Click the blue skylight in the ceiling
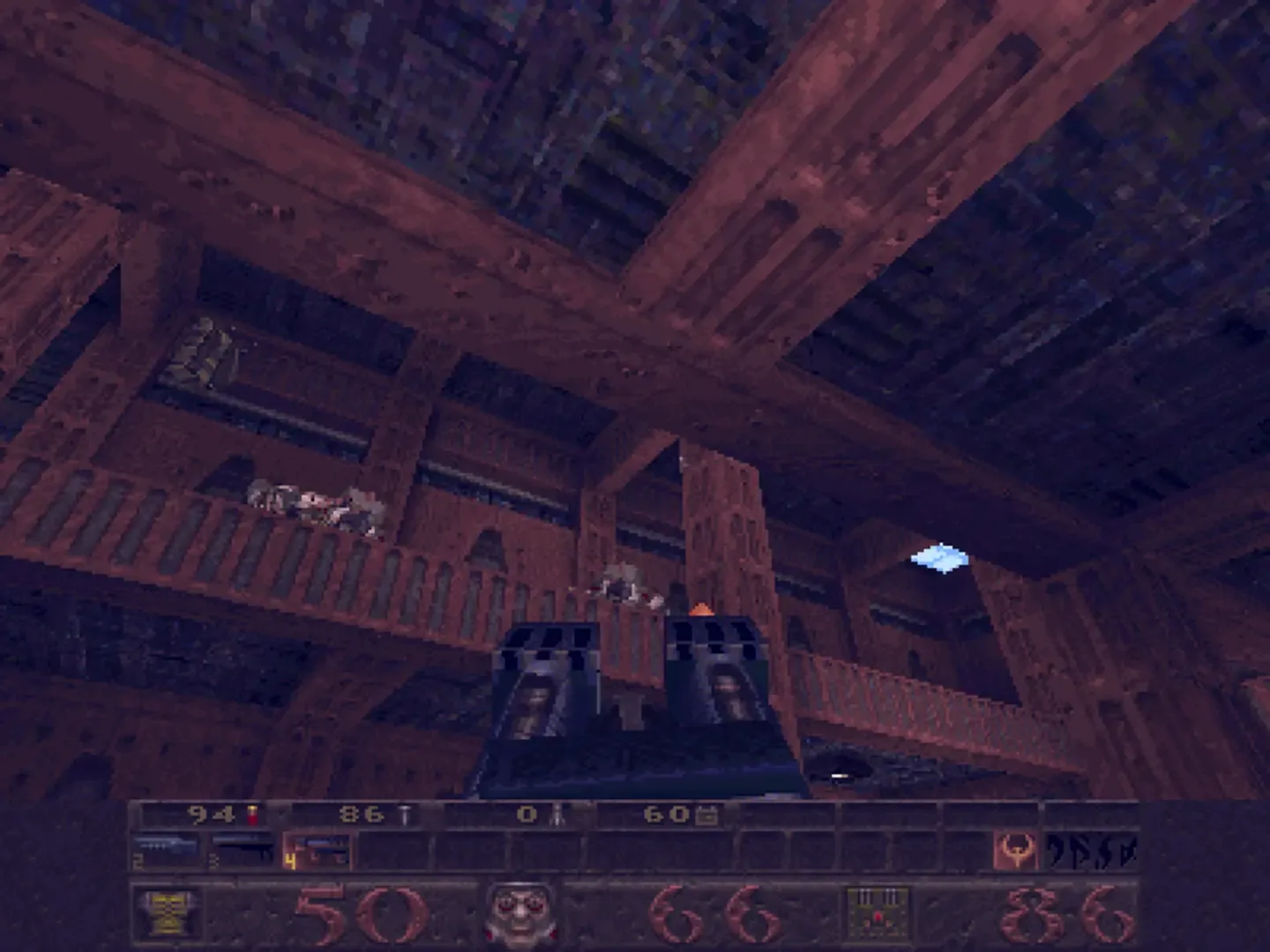1270x952 pixels. pyautogui.click(x=939, y=560)
